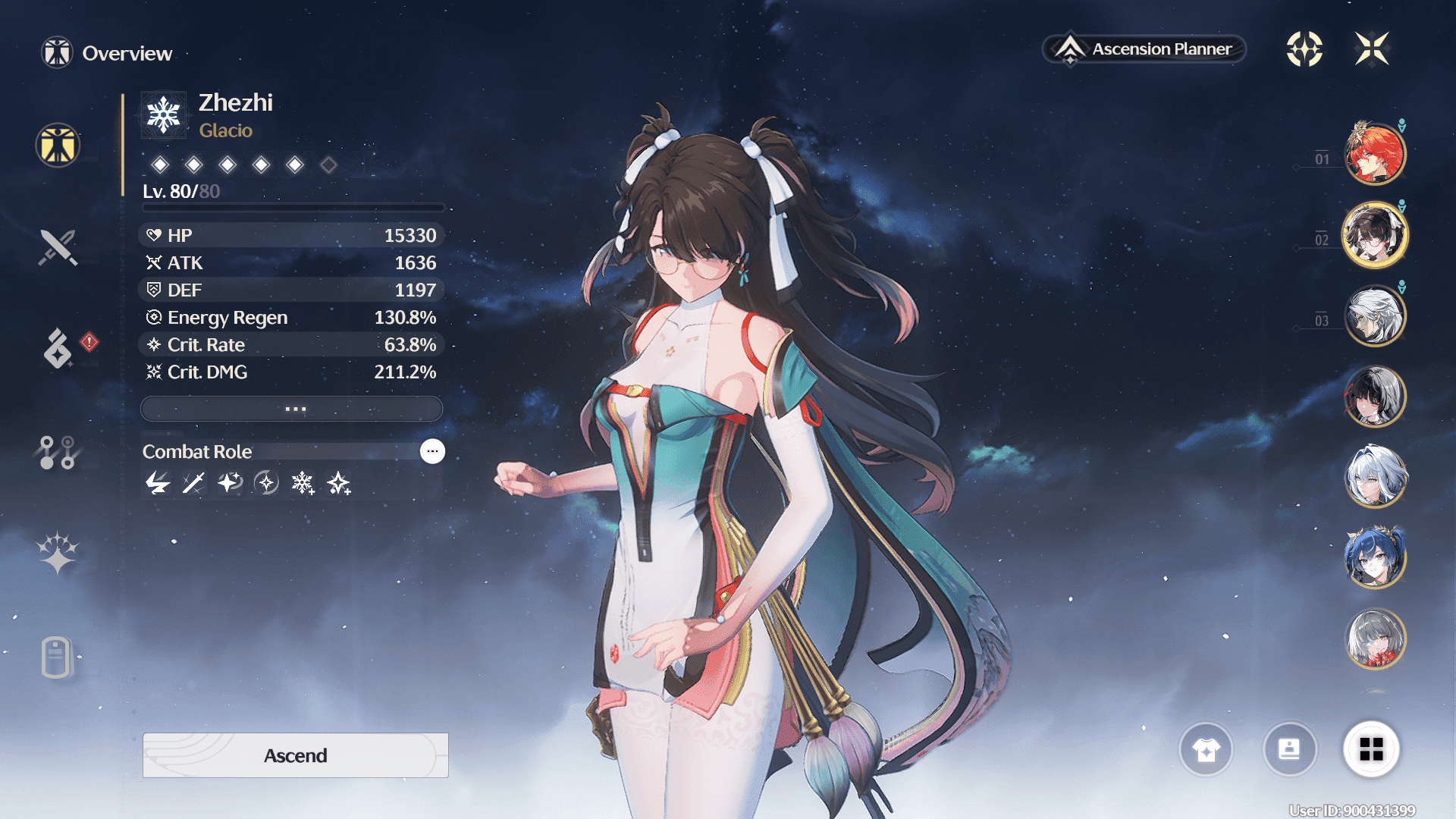
Task: Expand the full stats list with the ellipsis bar
Action: [x=292, y=409]
